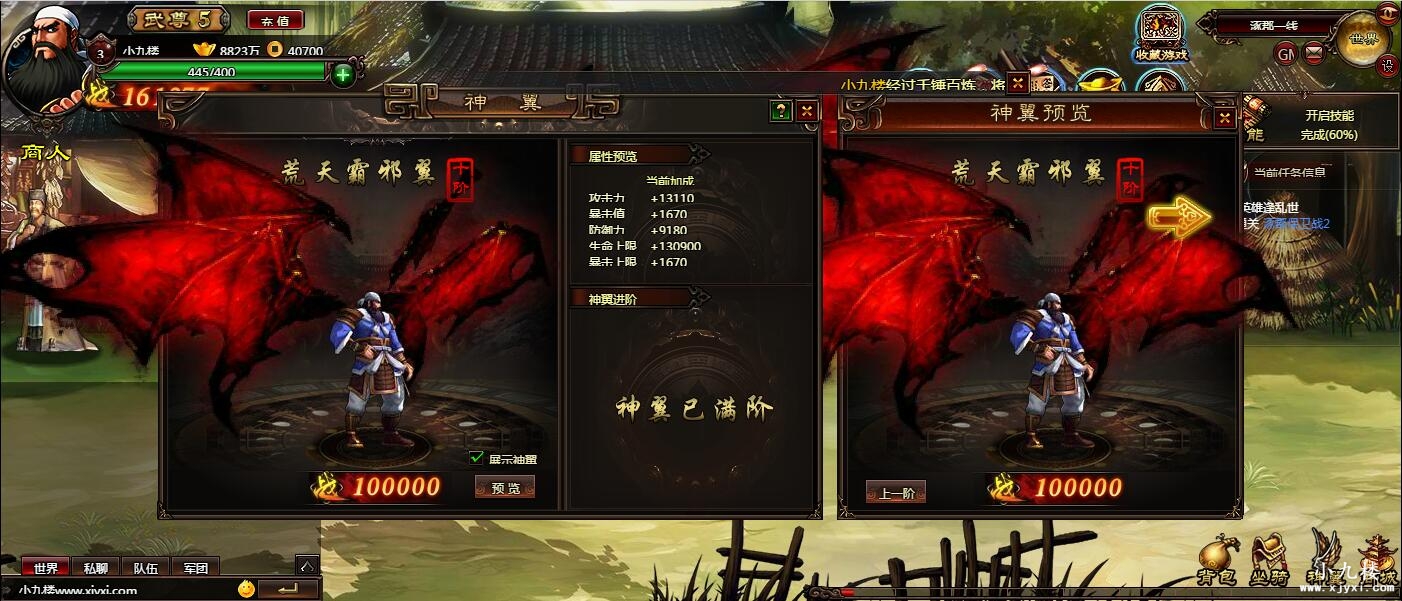Image resolution: width=1402 pixels, height=601 pixels.
Task: Switch to the 军团 legion chat tab
Action: point(195,568)
